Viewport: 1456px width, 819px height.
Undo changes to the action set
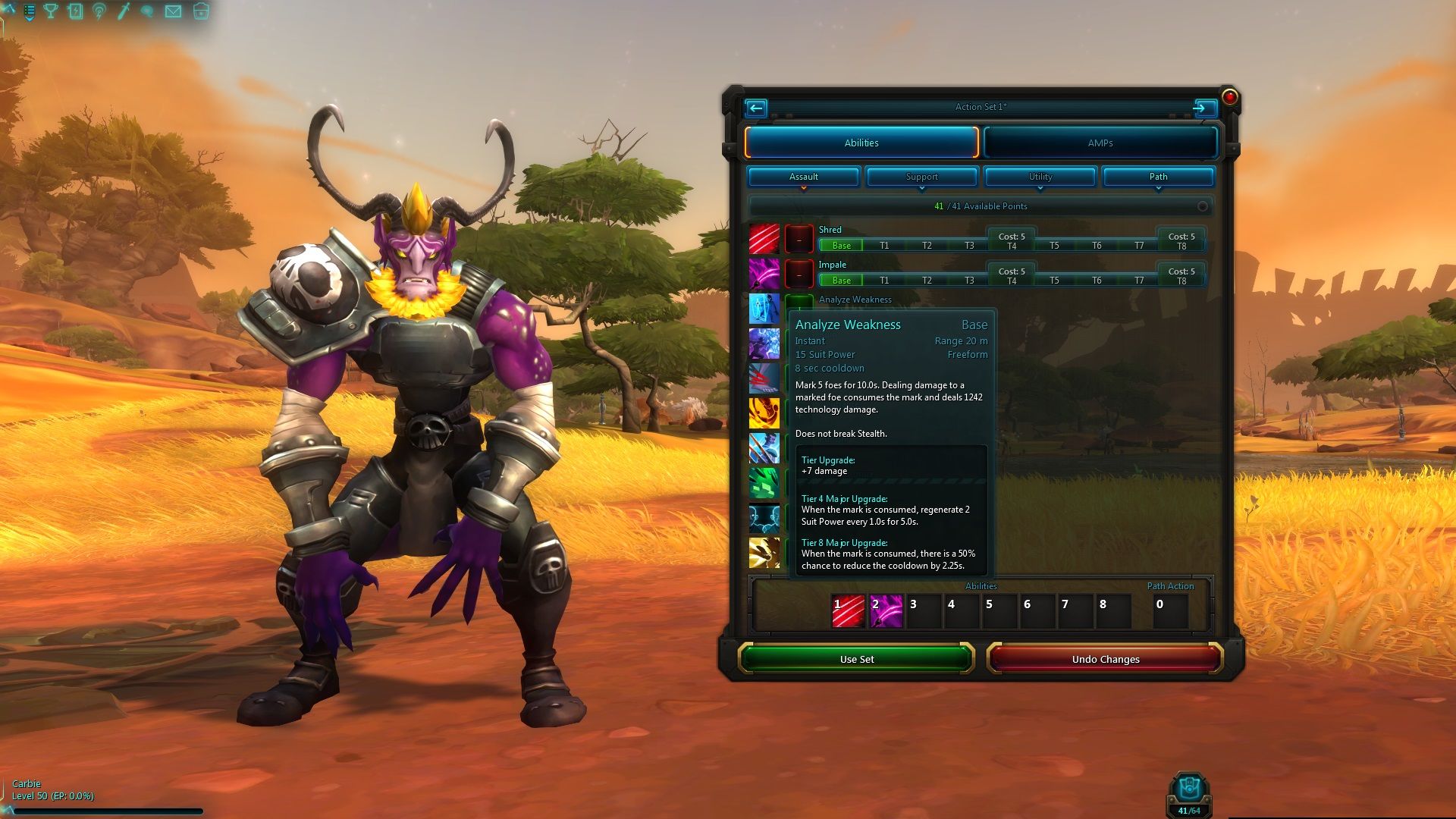1105,659
